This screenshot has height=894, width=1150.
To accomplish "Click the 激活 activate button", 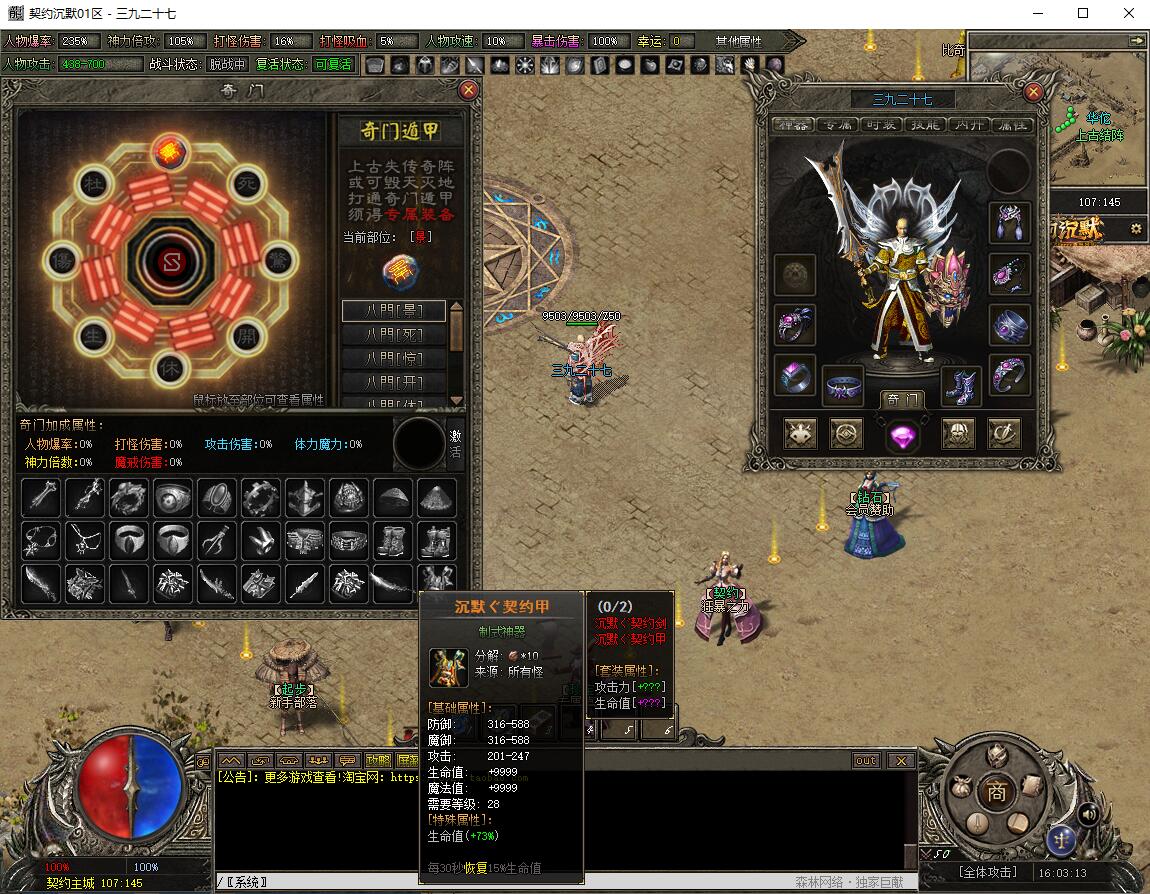I will click(x=456, y=443).
